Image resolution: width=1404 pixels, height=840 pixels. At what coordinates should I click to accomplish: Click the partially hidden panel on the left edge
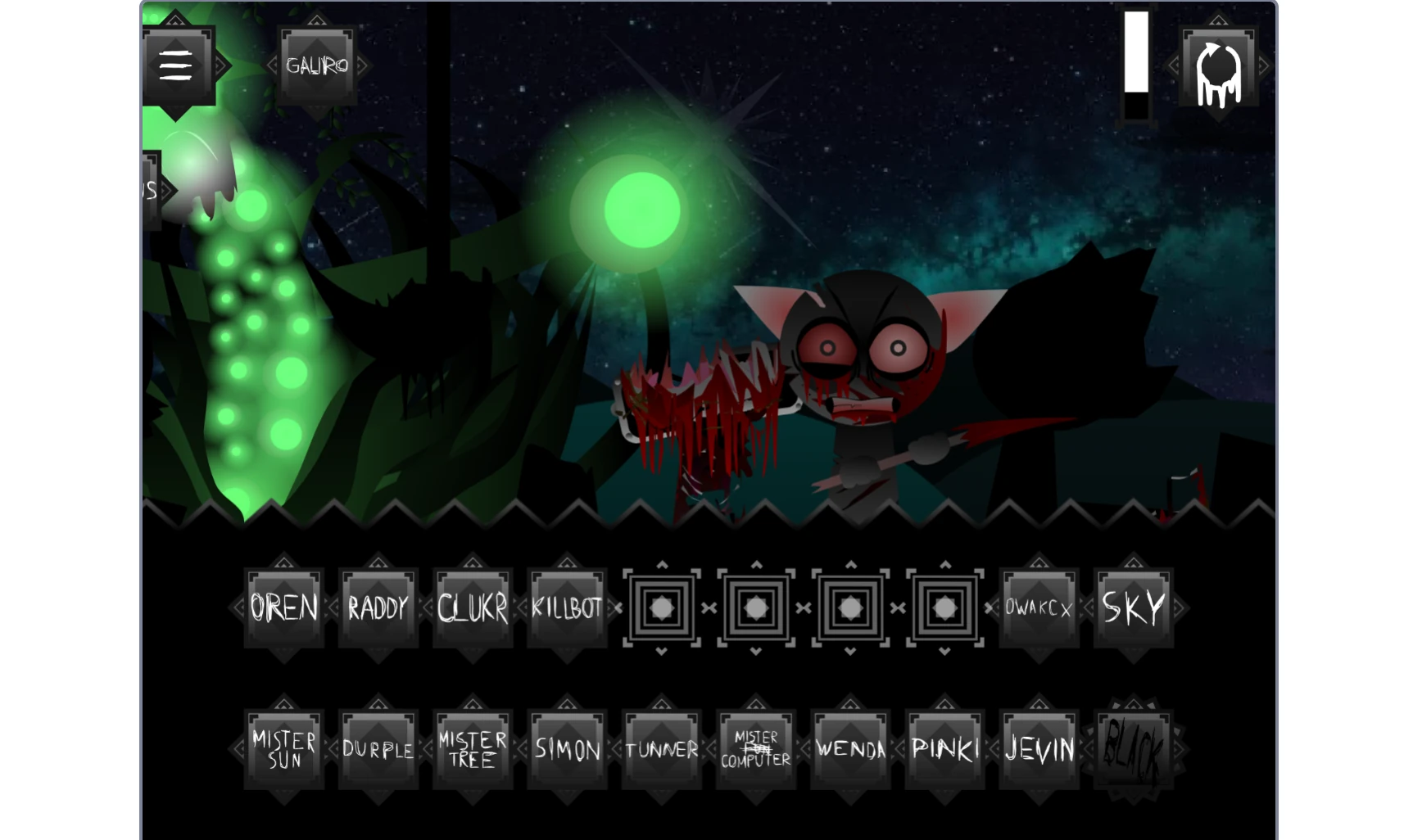pyautogui.click(x=149, y=188)
